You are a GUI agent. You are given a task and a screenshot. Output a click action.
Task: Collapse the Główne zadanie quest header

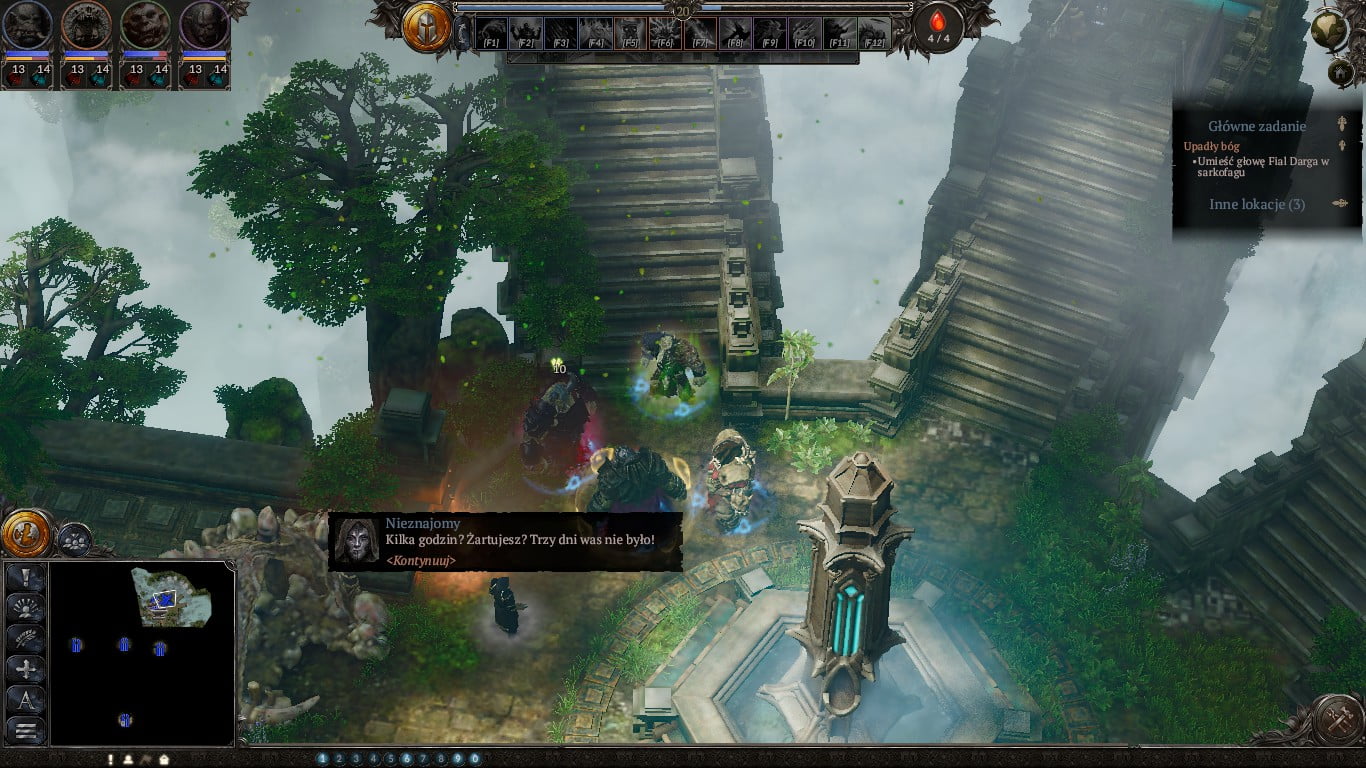coord(1342,126)
